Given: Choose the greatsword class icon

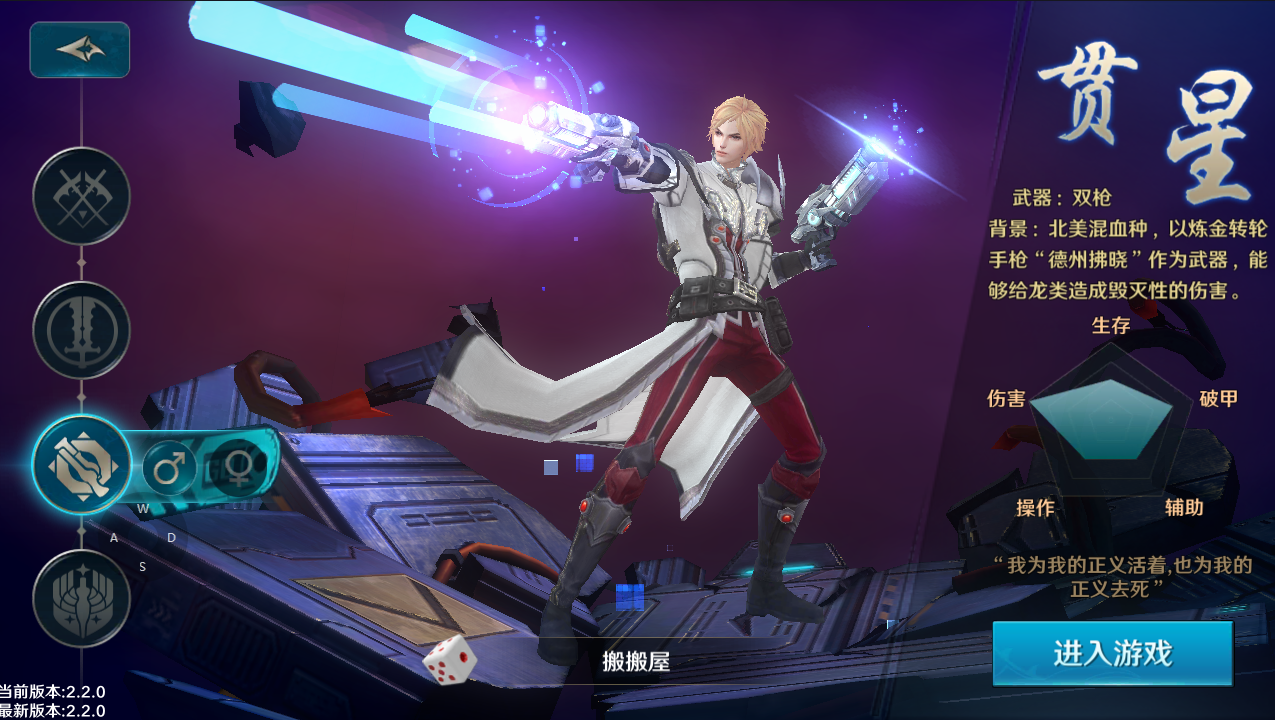Looking at the screenshot, I should [x=81, y=330].
